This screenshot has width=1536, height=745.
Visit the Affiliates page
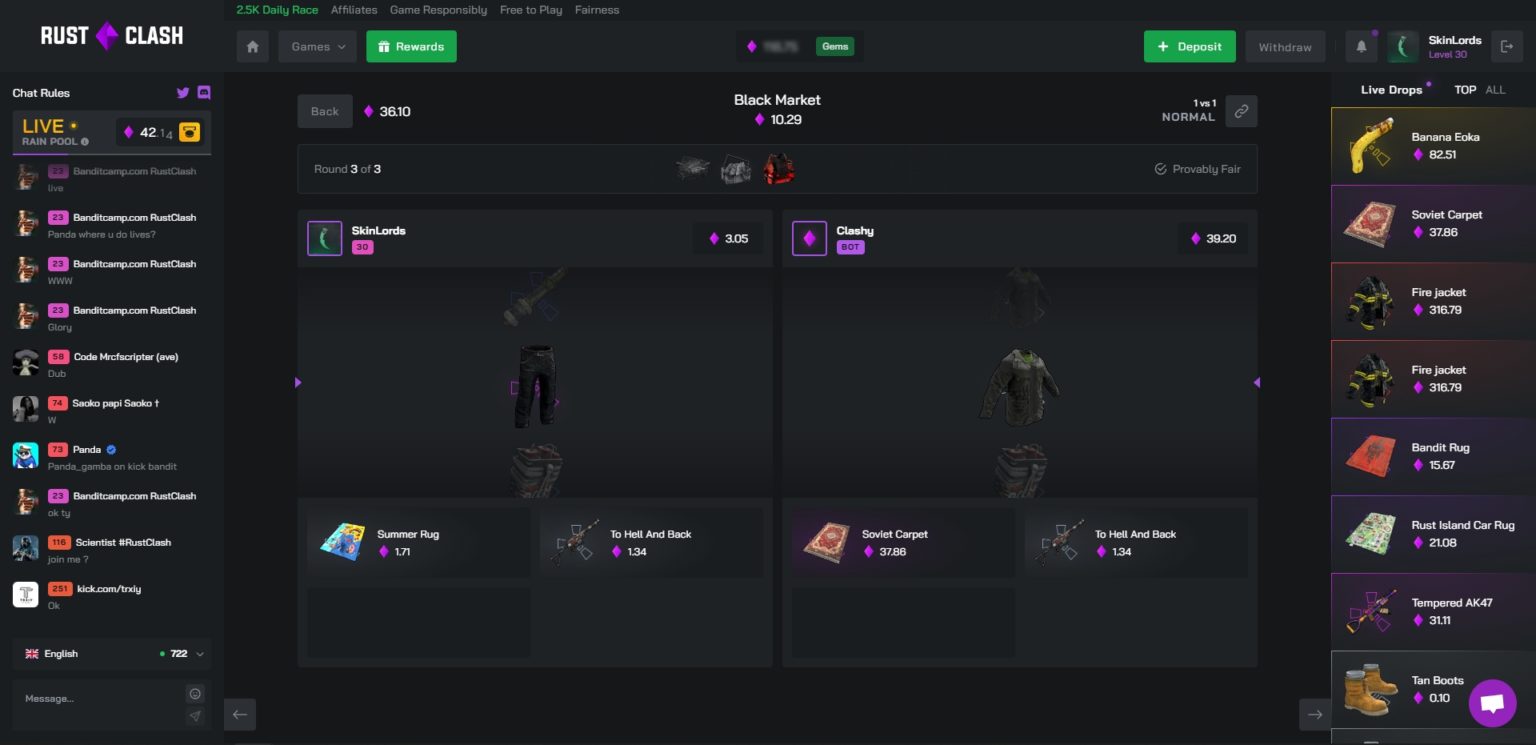354,10
